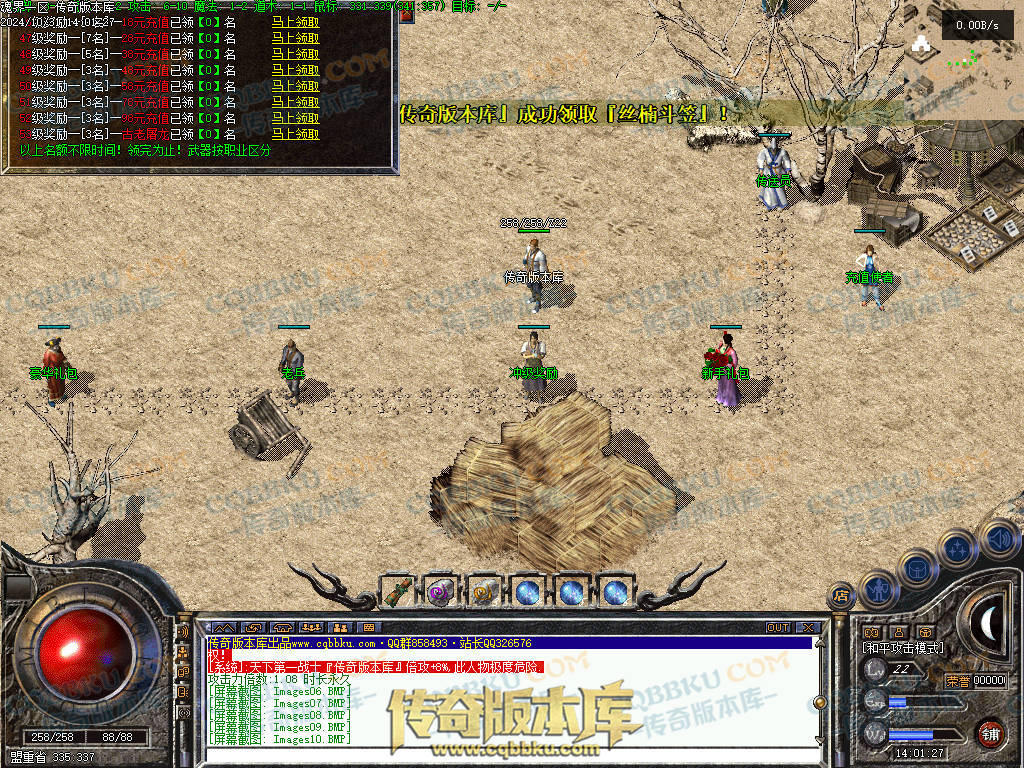Claim the level 47 reward via 马上领取

(296, 39)
